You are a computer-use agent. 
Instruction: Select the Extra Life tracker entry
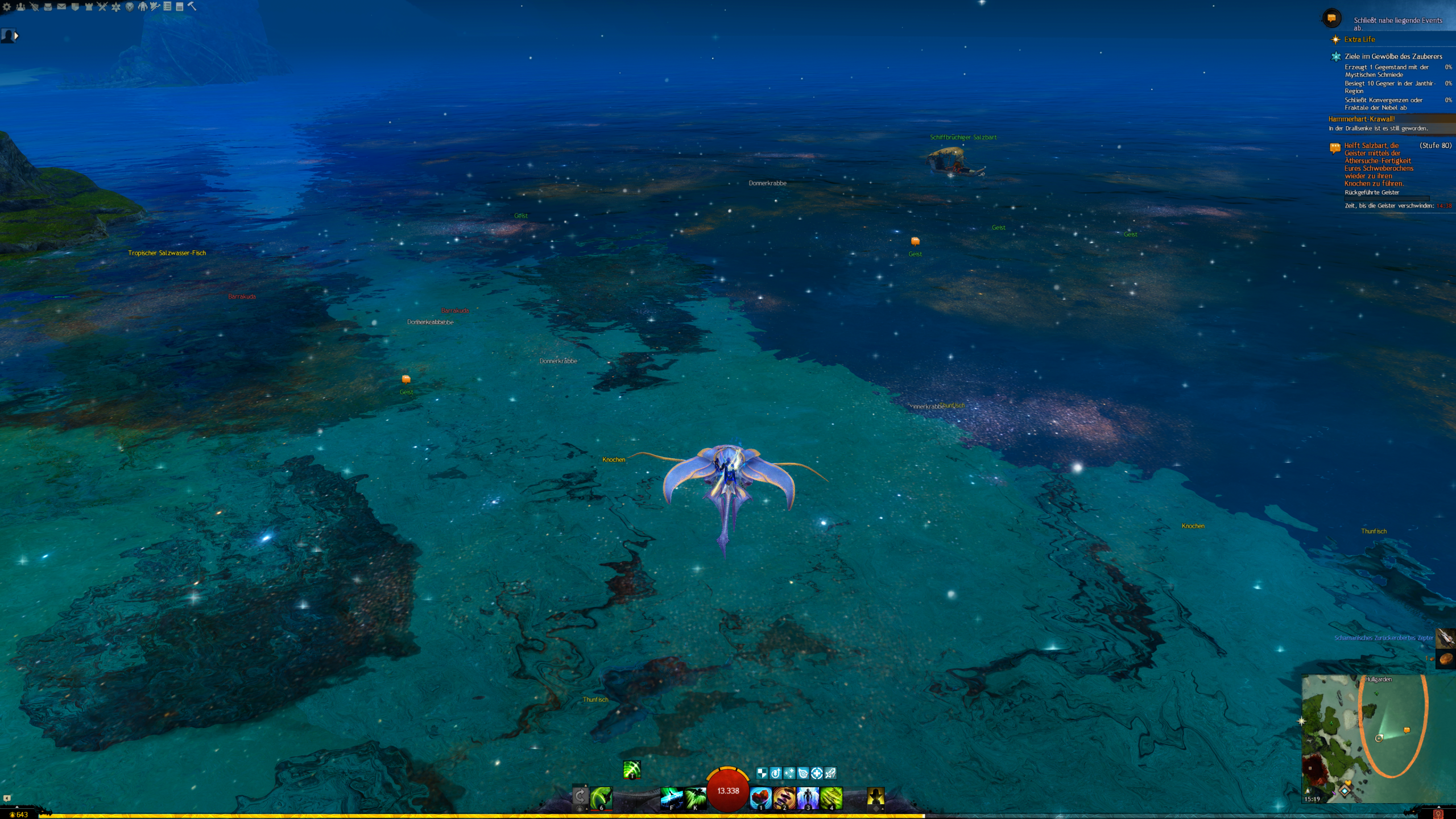(x=1359, y=39)
